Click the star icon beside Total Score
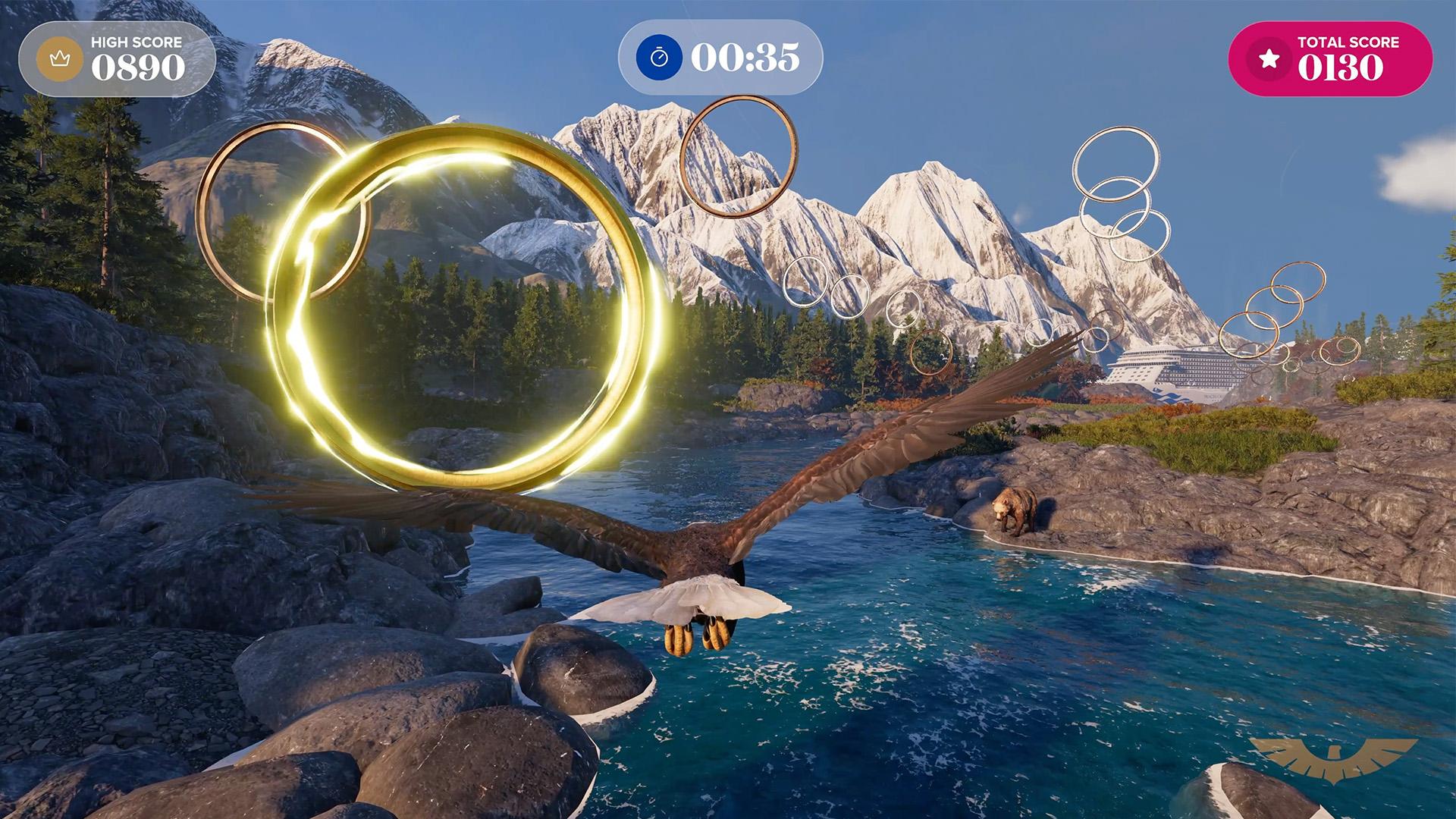The image size is (1456, 819). tap(1269, 59)
